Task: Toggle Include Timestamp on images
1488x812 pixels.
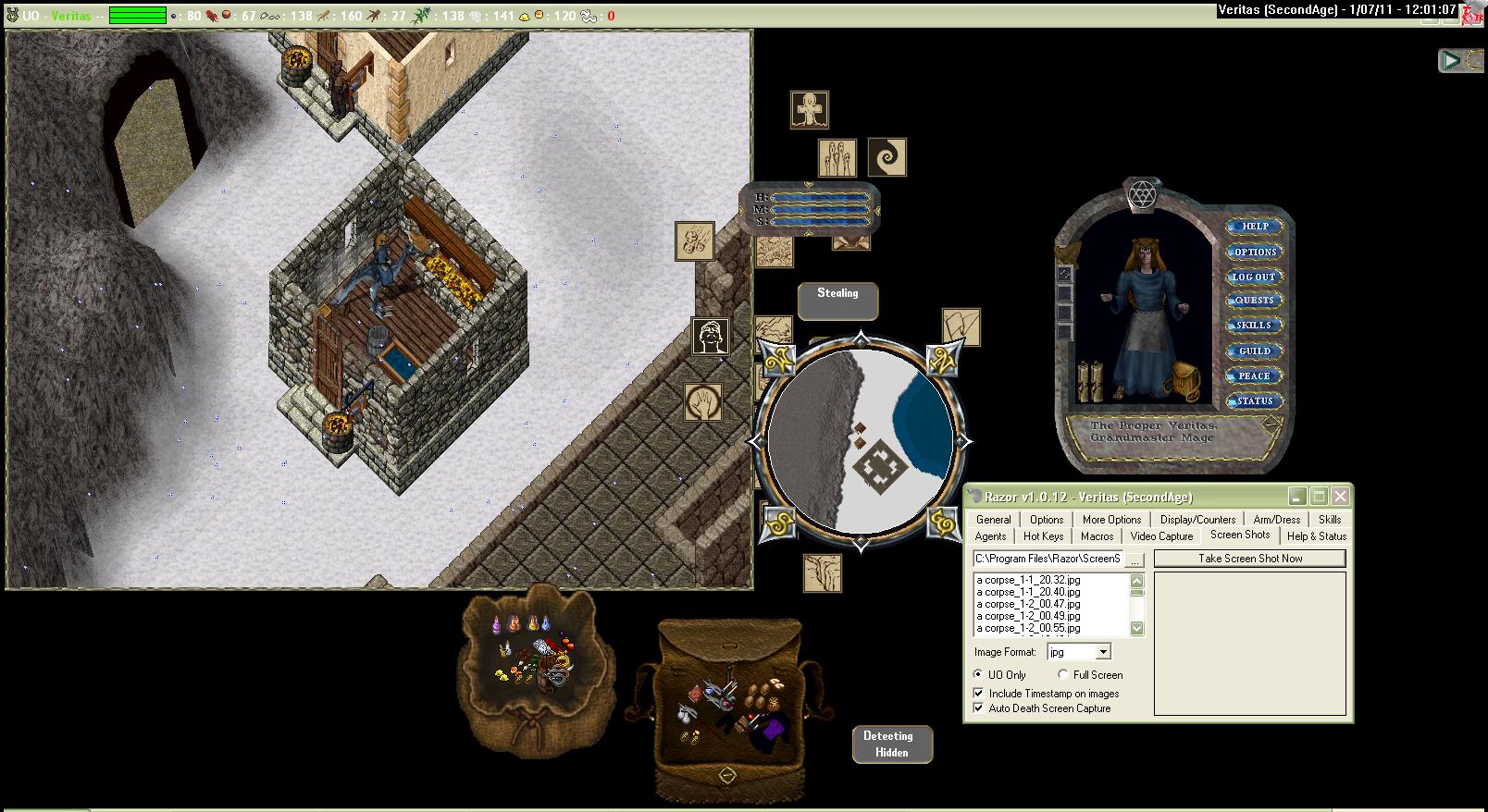Action: pos(979,694)
